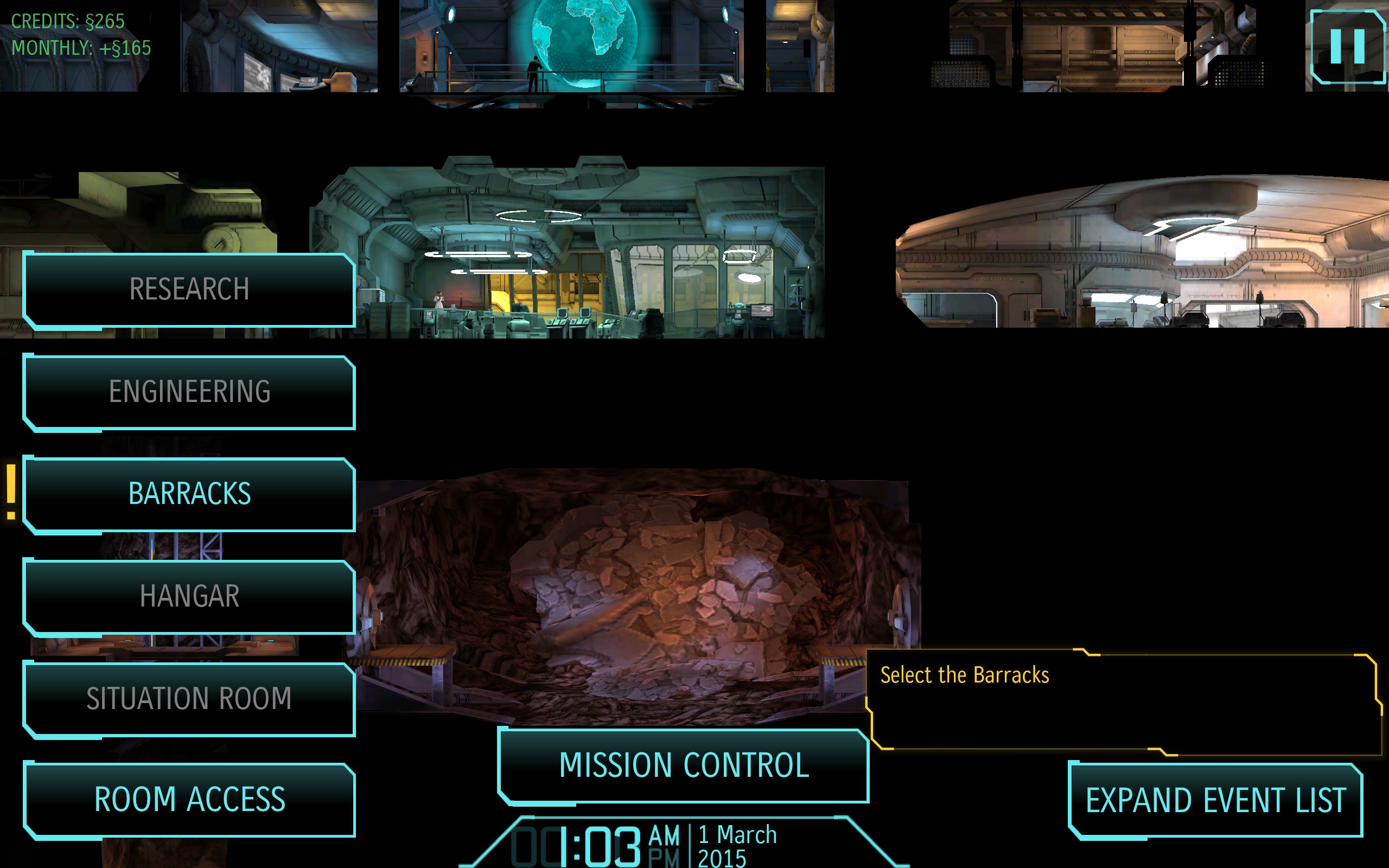Launch Mission Control
Viewport: 1389px width, 868px height.
tap(684, 765)
